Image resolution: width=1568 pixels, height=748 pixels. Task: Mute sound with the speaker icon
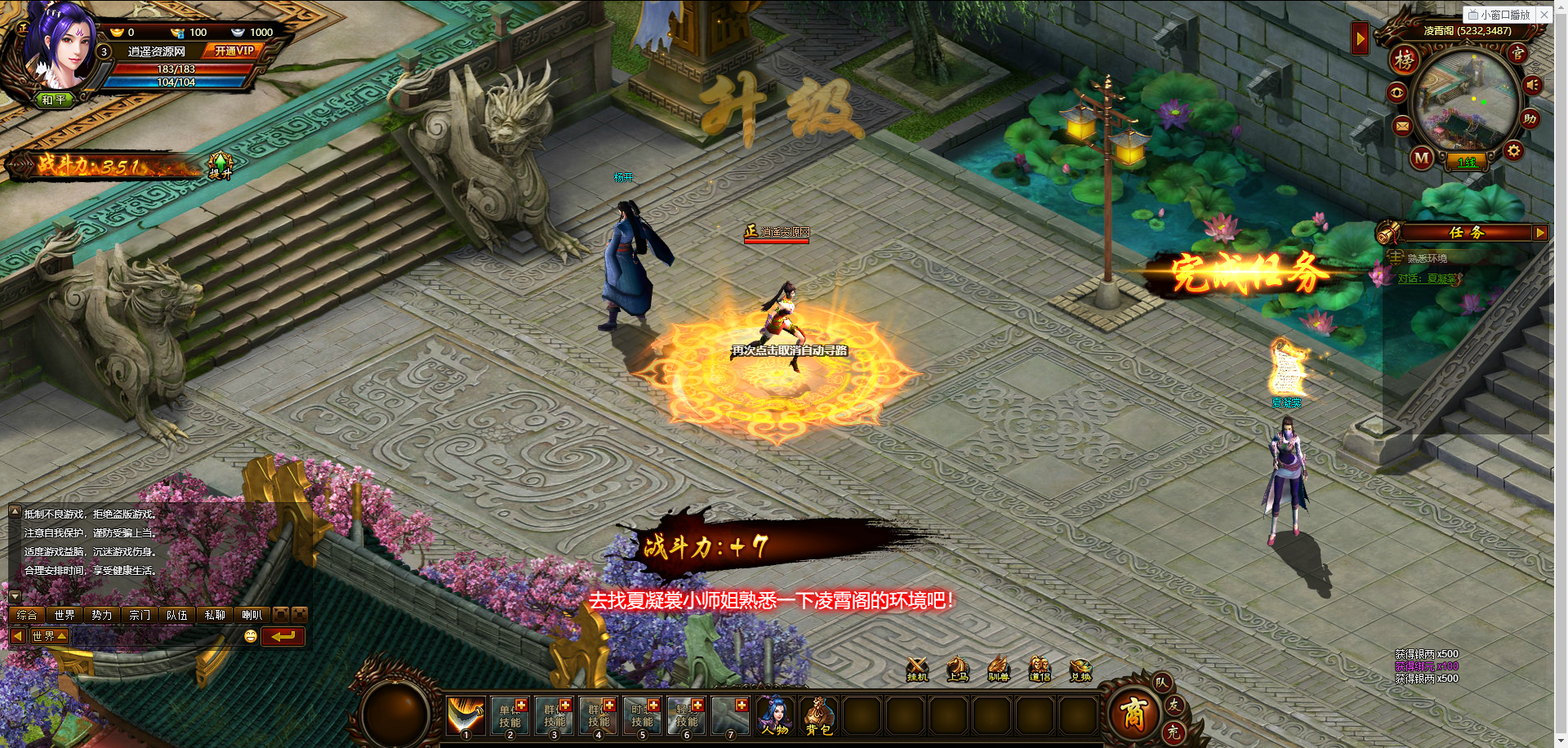(x=1533, y=85)
